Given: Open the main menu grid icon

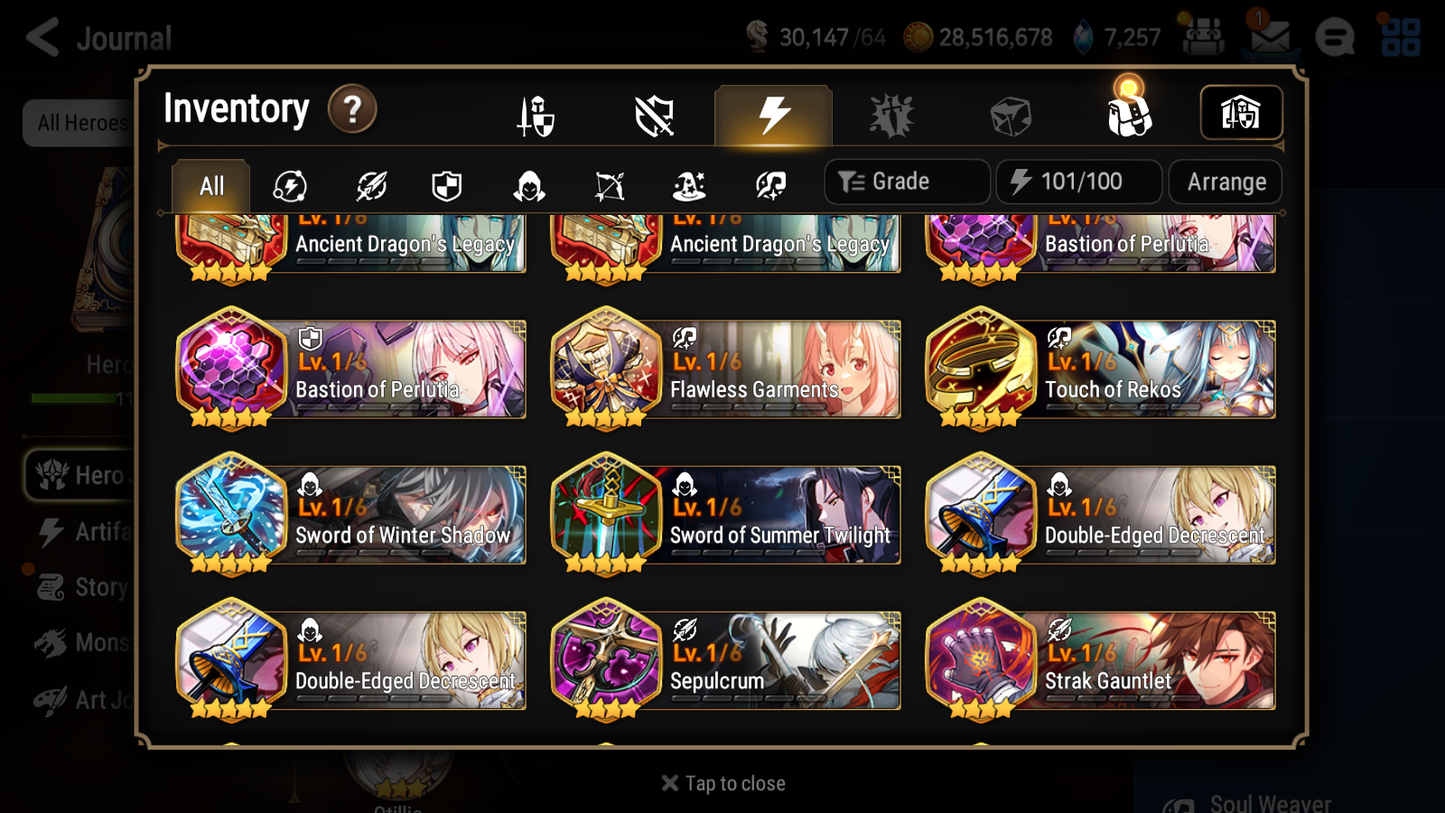Looking at the screenshot, I should 1399,37.
